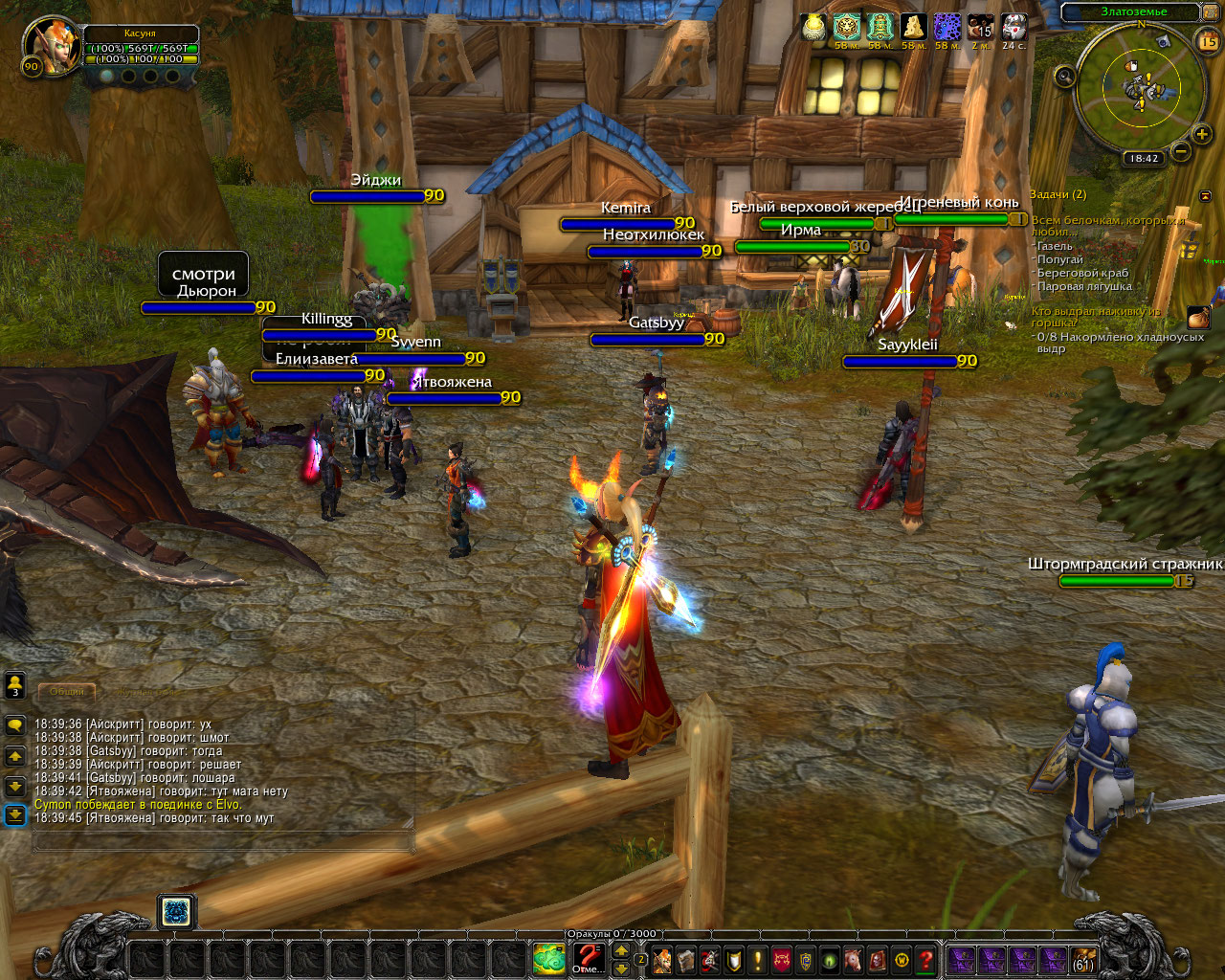
Task: Click the minimap tracking magnifier button
Action: [1064, 76]
